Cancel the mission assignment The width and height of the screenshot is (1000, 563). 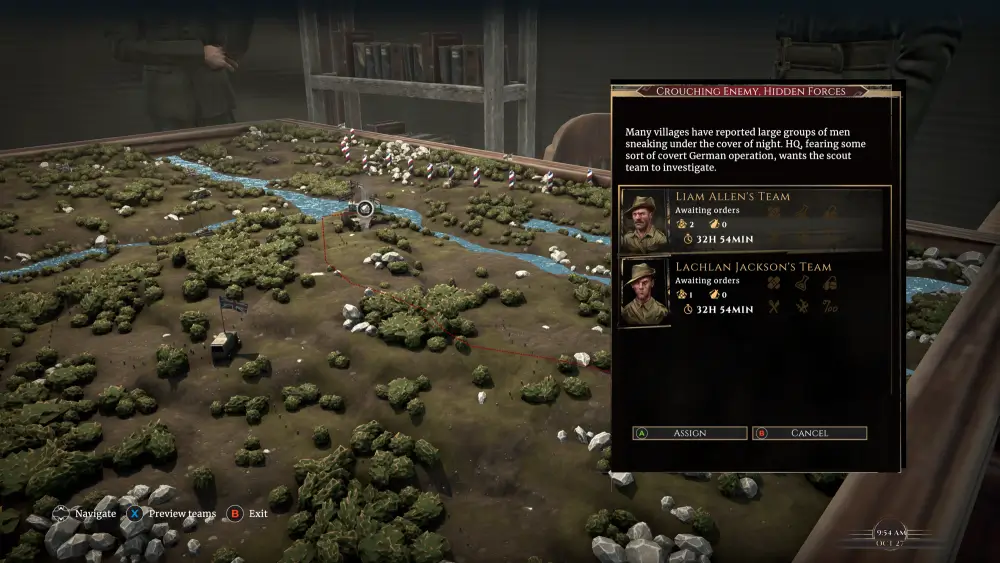(809, 433)
